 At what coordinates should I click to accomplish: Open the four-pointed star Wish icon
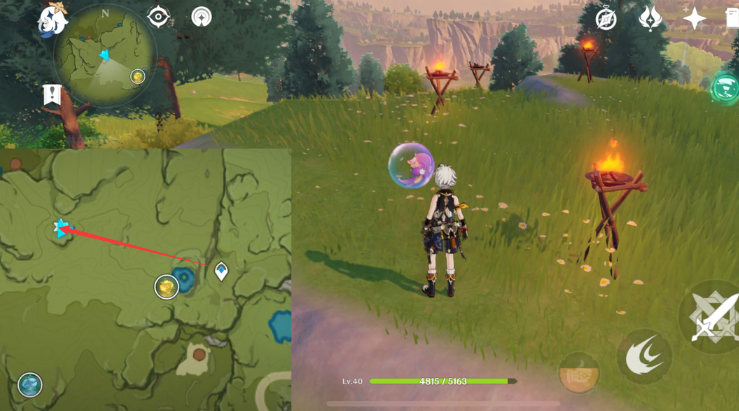pyautogui.click(x=694, y=18)
